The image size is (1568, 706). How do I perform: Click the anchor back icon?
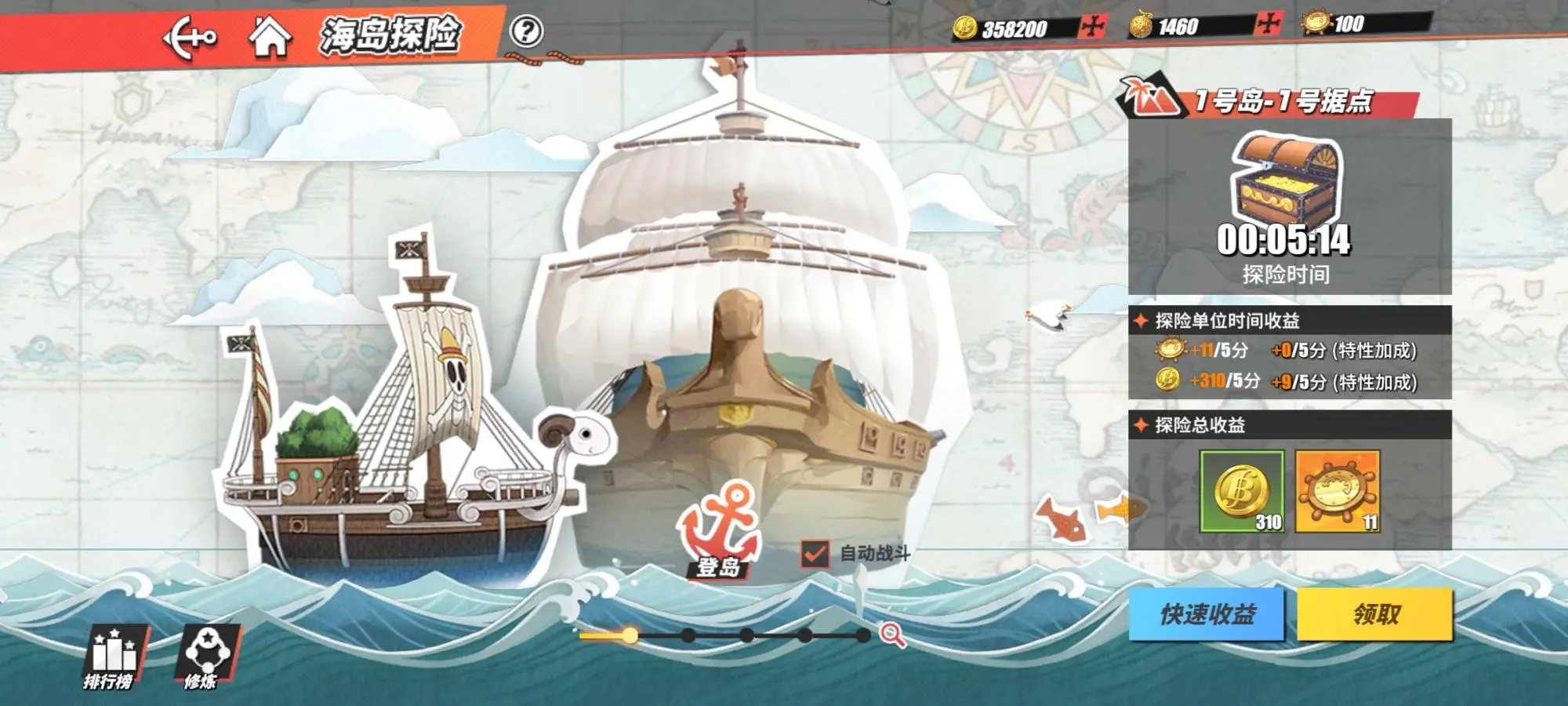point(188,35)
